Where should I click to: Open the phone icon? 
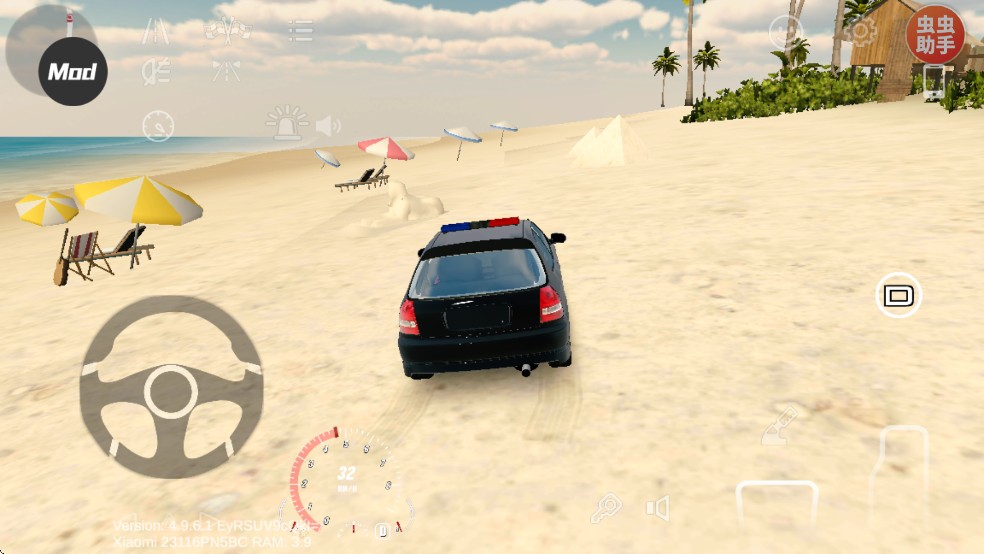click(933, 83)
